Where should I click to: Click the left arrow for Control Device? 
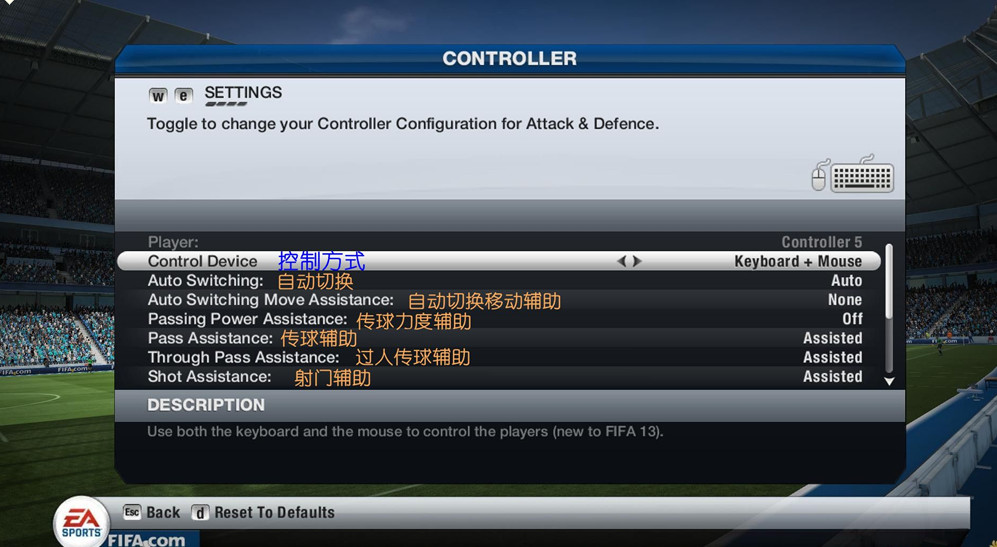pos(621,261)
